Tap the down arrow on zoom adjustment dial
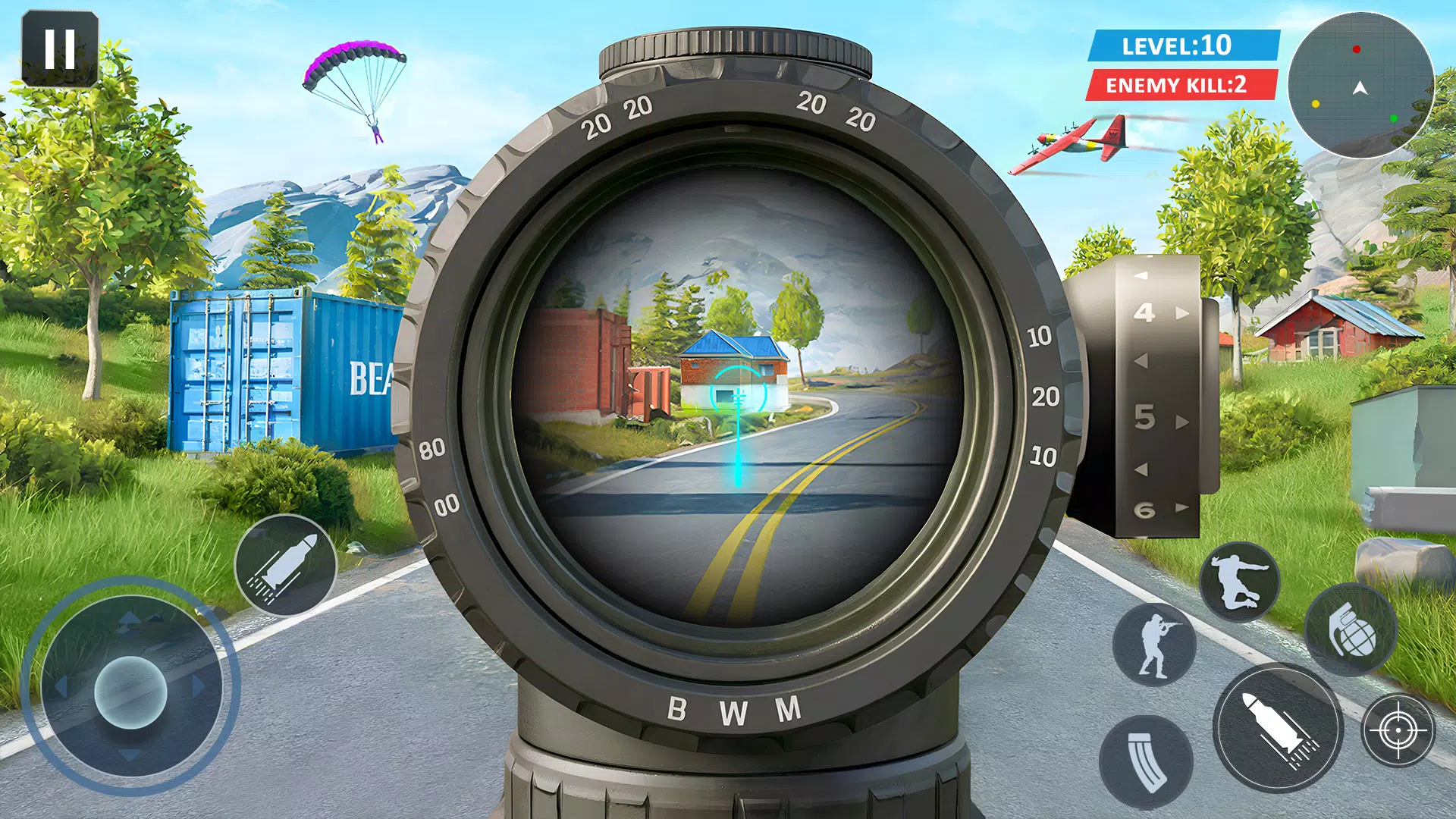 click(1141, 468)
